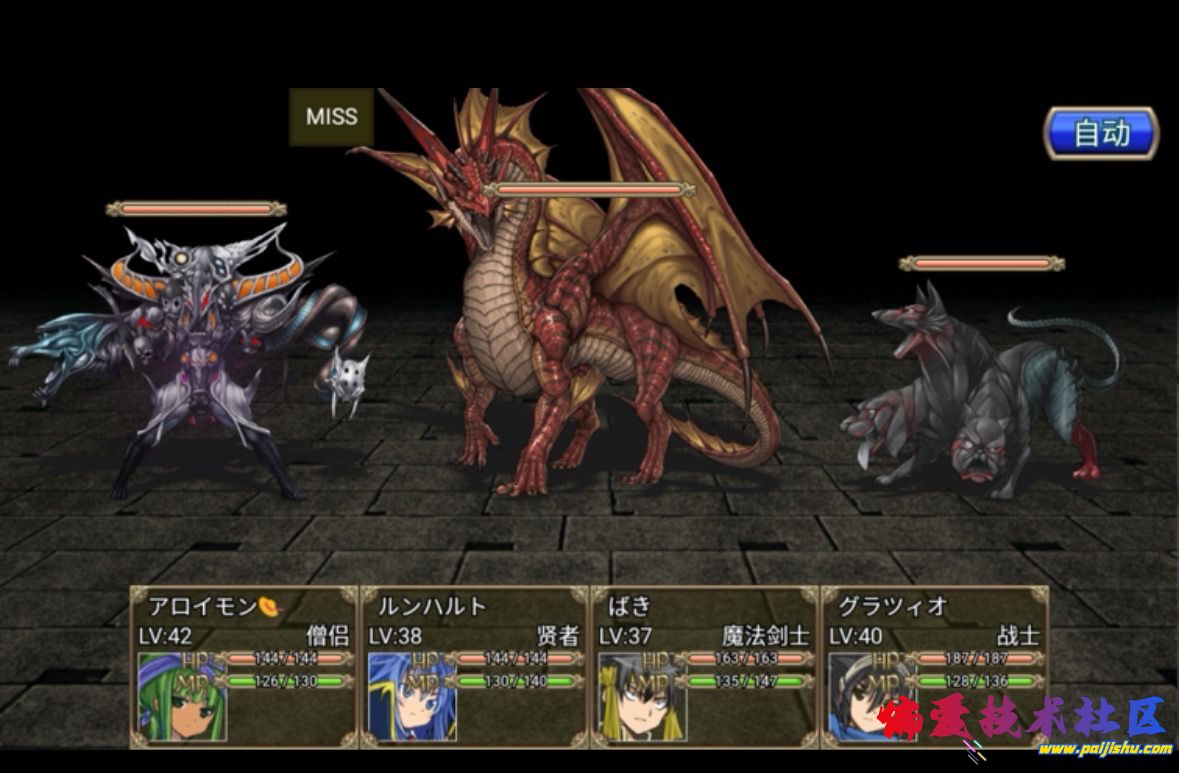Viewport: 1179px width, 773px height.
Task: Choose ルンハルト's party panel
Action: (x=474, y=665)
